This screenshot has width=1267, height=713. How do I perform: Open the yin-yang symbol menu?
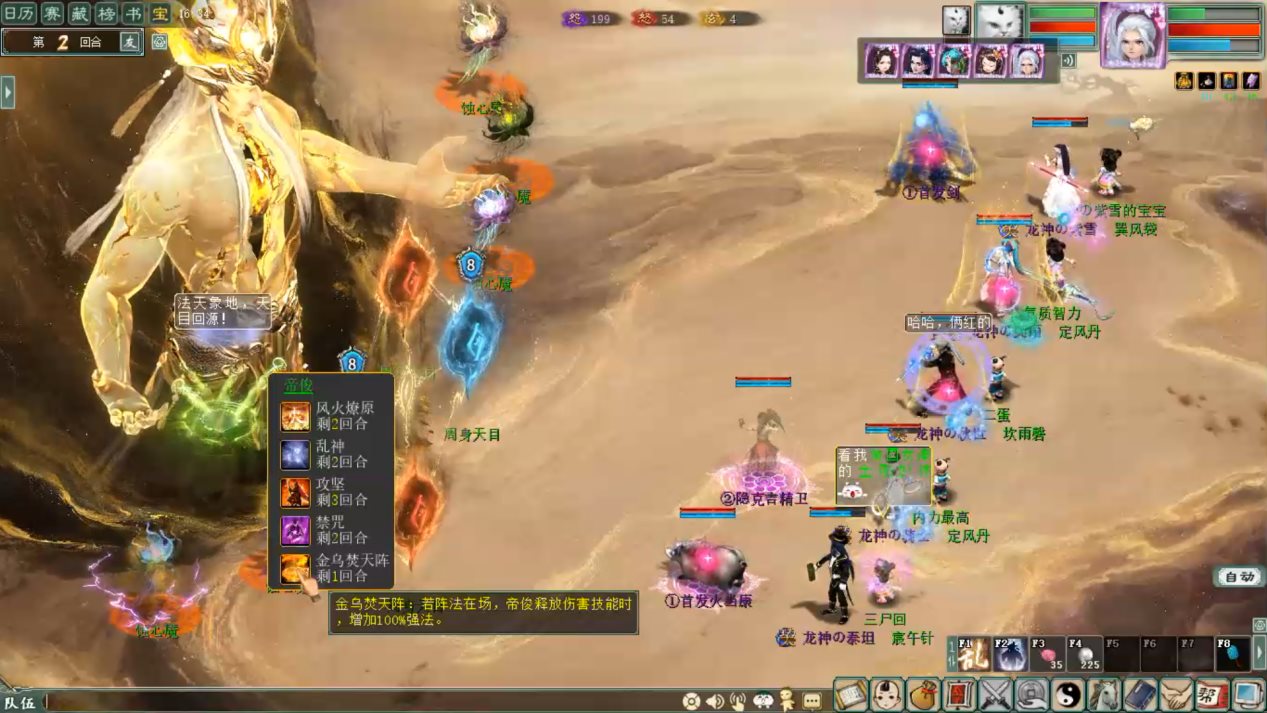click(x=1067, y=694)
